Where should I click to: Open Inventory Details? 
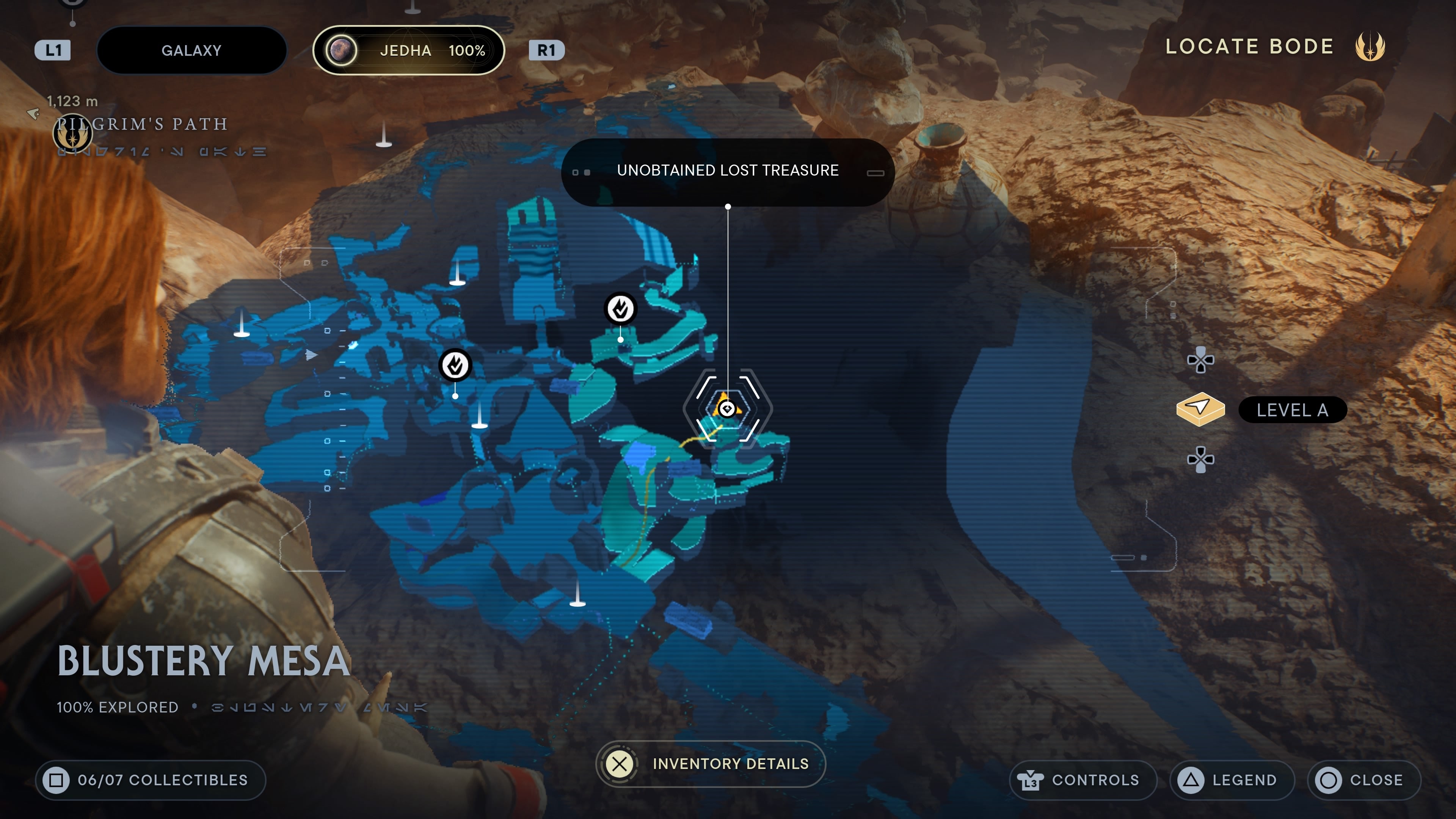(x=711, y=764)
